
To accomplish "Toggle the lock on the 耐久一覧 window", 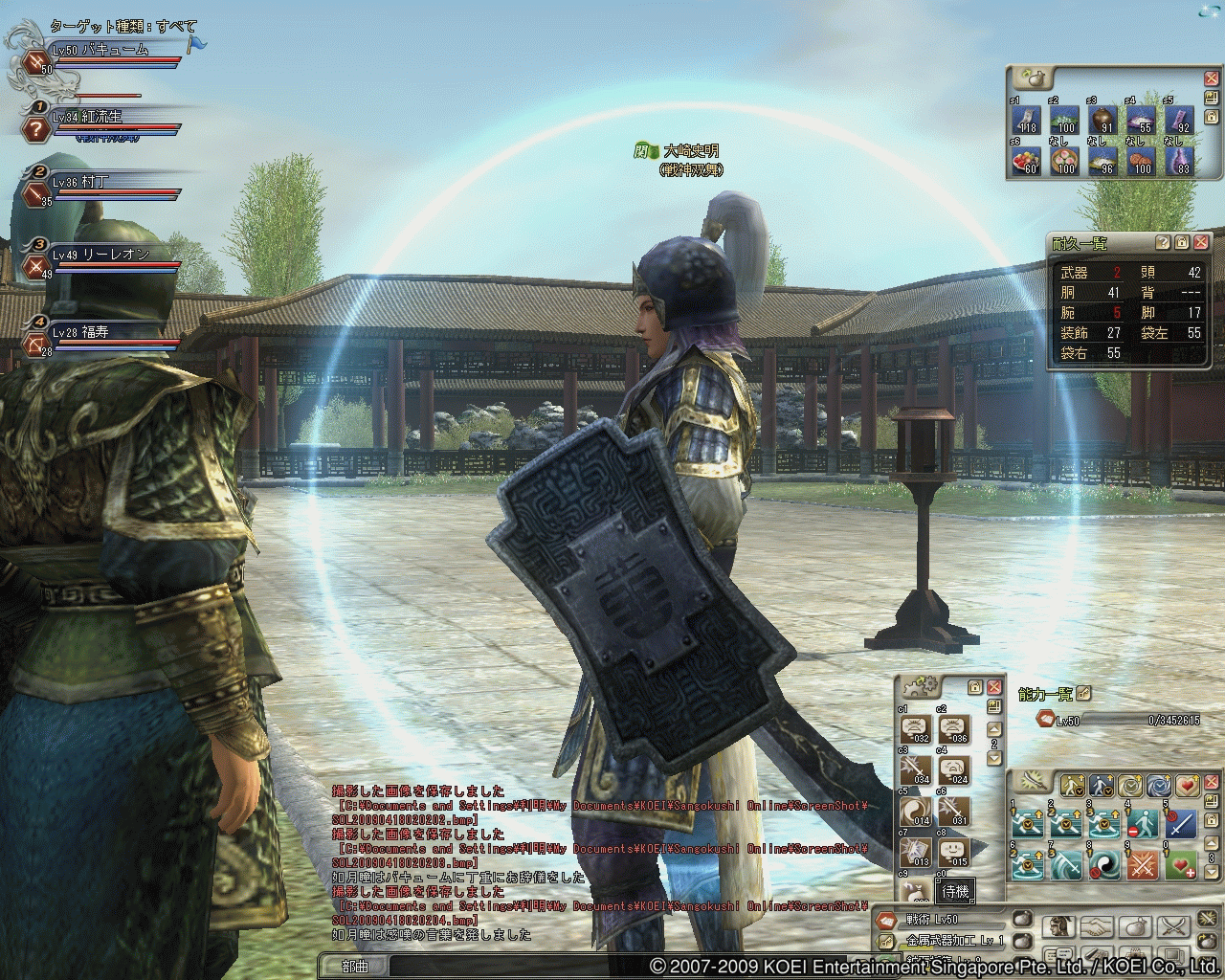I will pos(1182,243).
